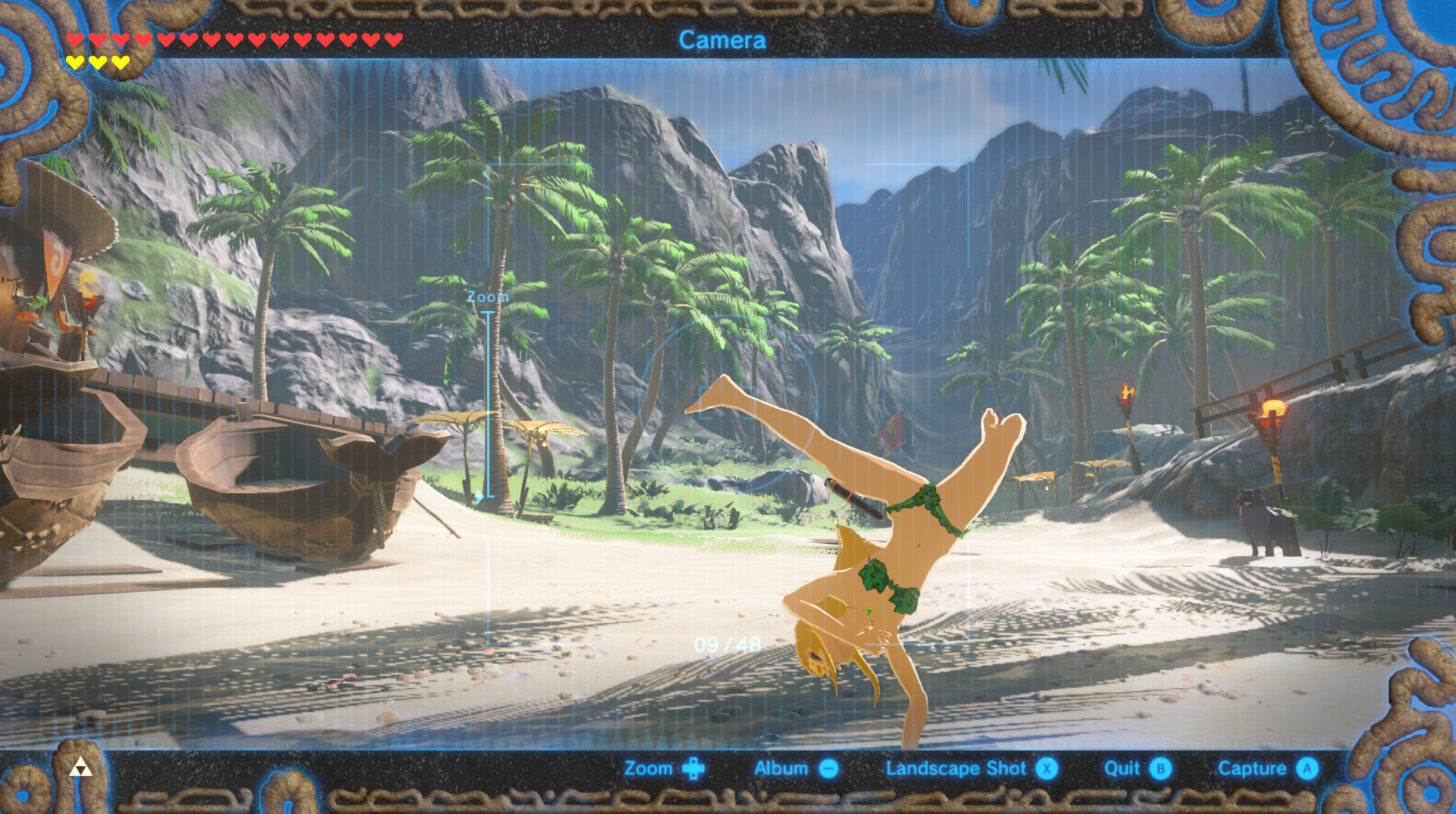Click the 09/48 photo counter
Image resolution: width=1456 pixels, height=814 pixels.
(728, 643)
